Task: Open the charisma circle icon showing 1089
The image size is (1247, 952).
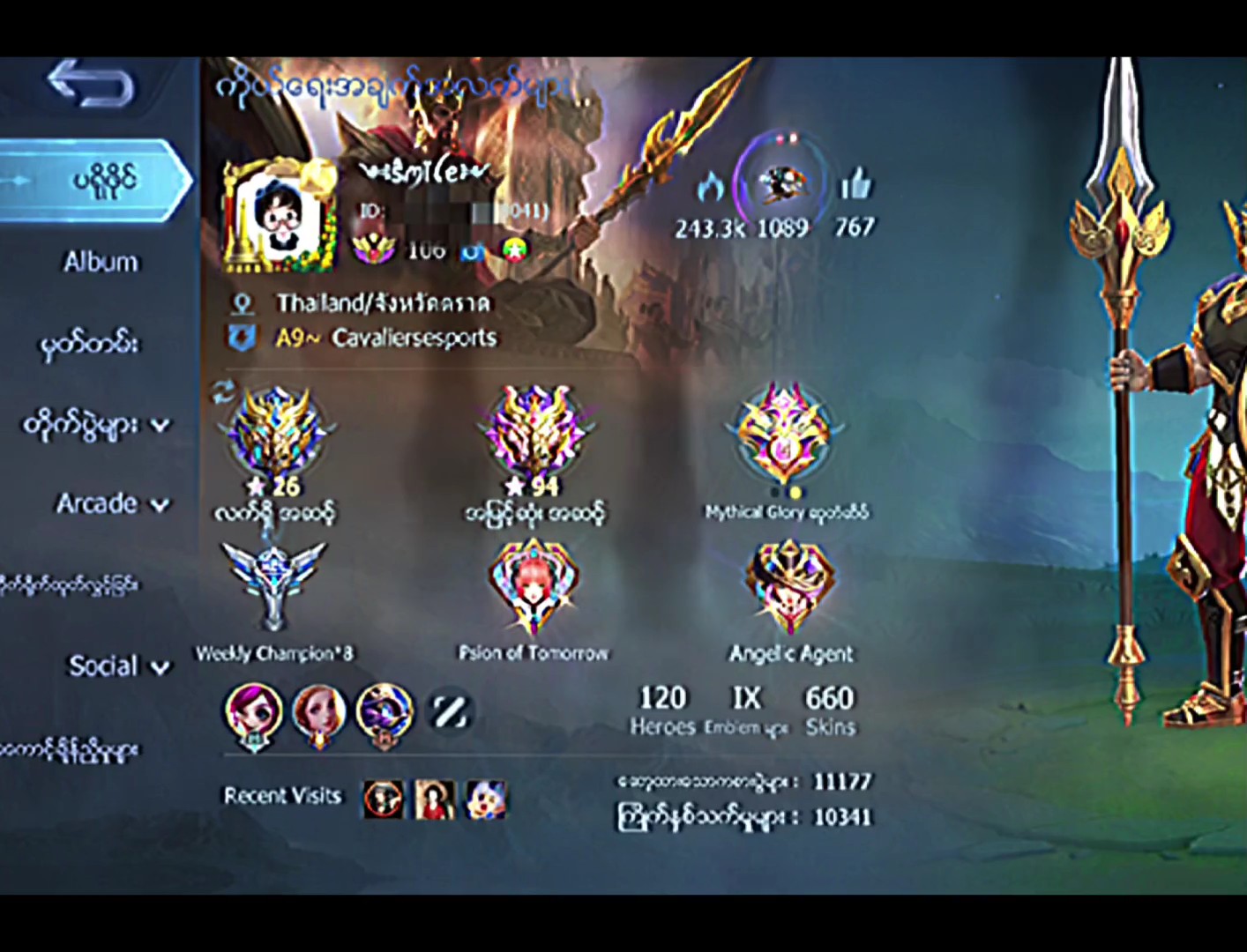Action: [x=781, y=185]
